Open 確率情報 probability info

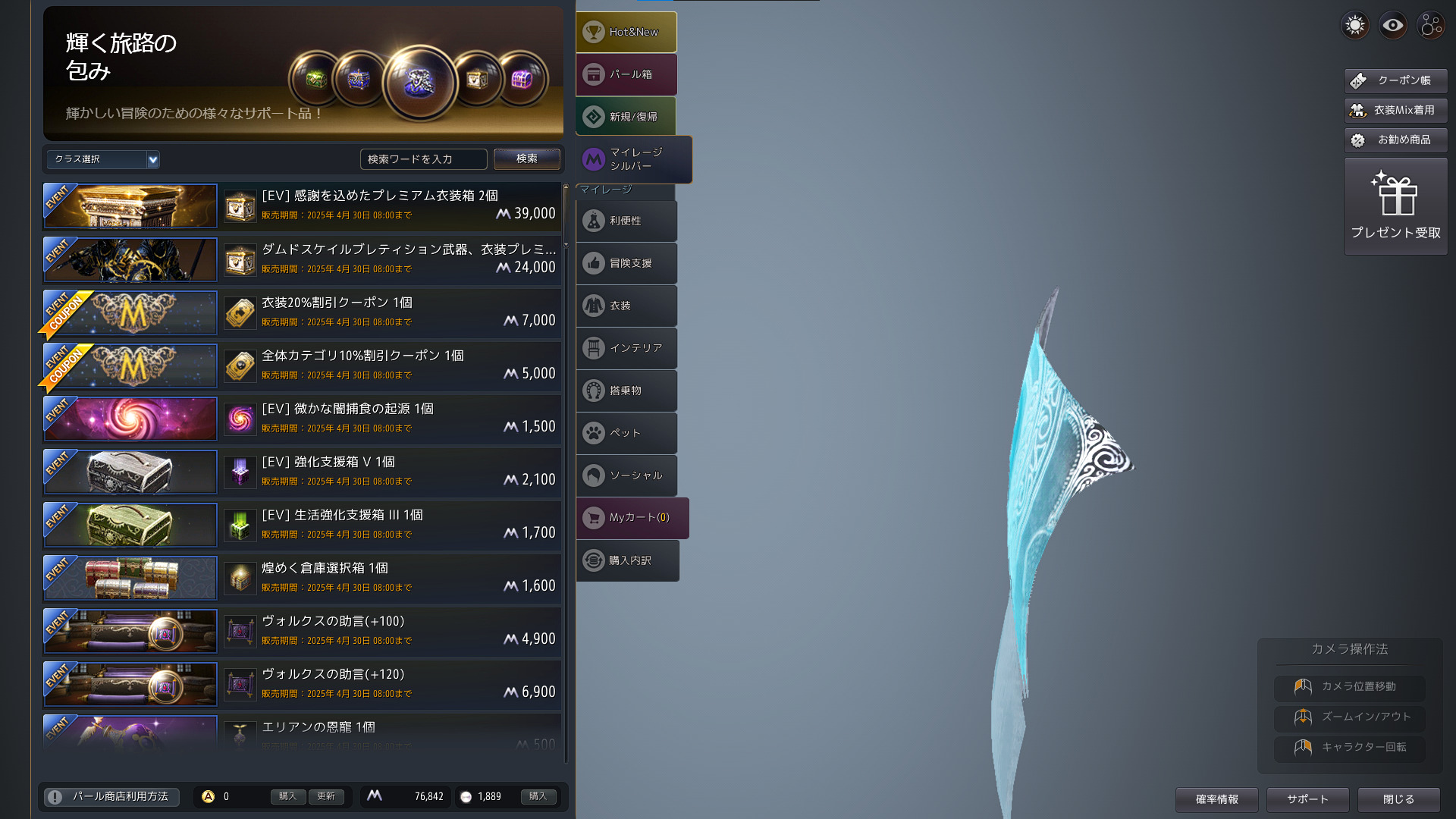pyautogui.click(x=1216, y=799)
